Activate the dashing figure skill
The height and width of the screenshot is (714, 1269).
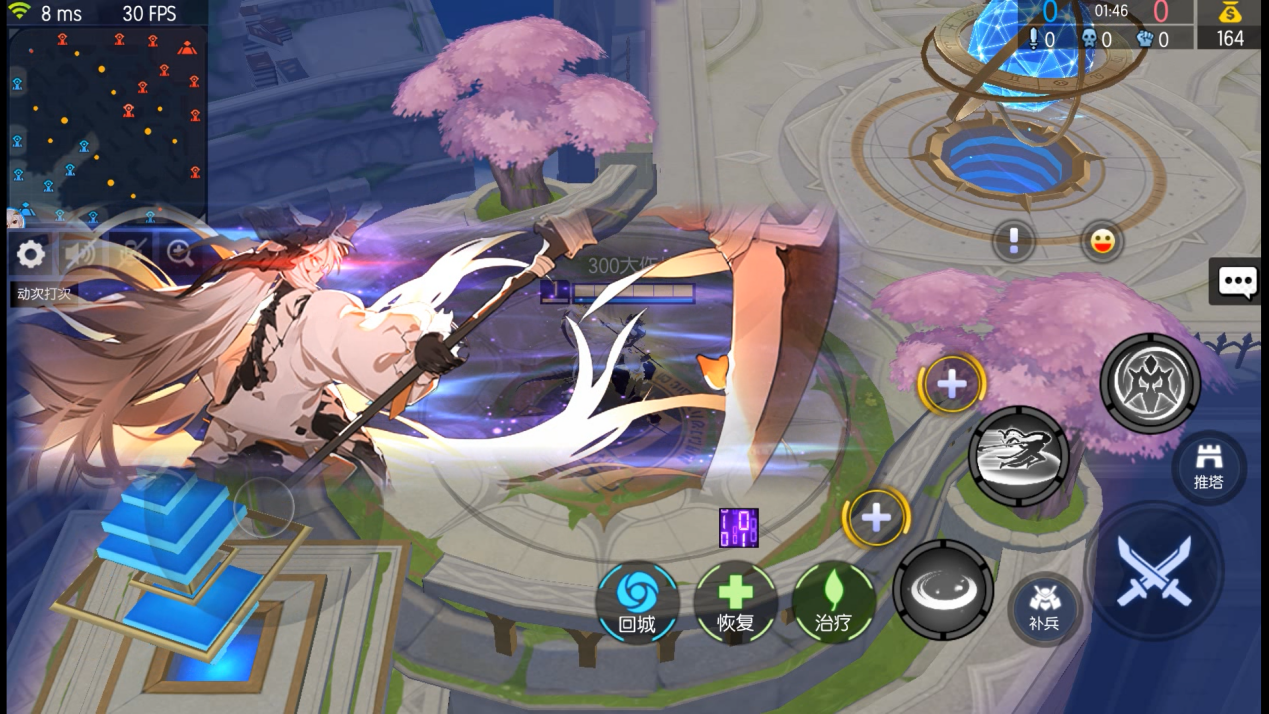point(1018,456)
